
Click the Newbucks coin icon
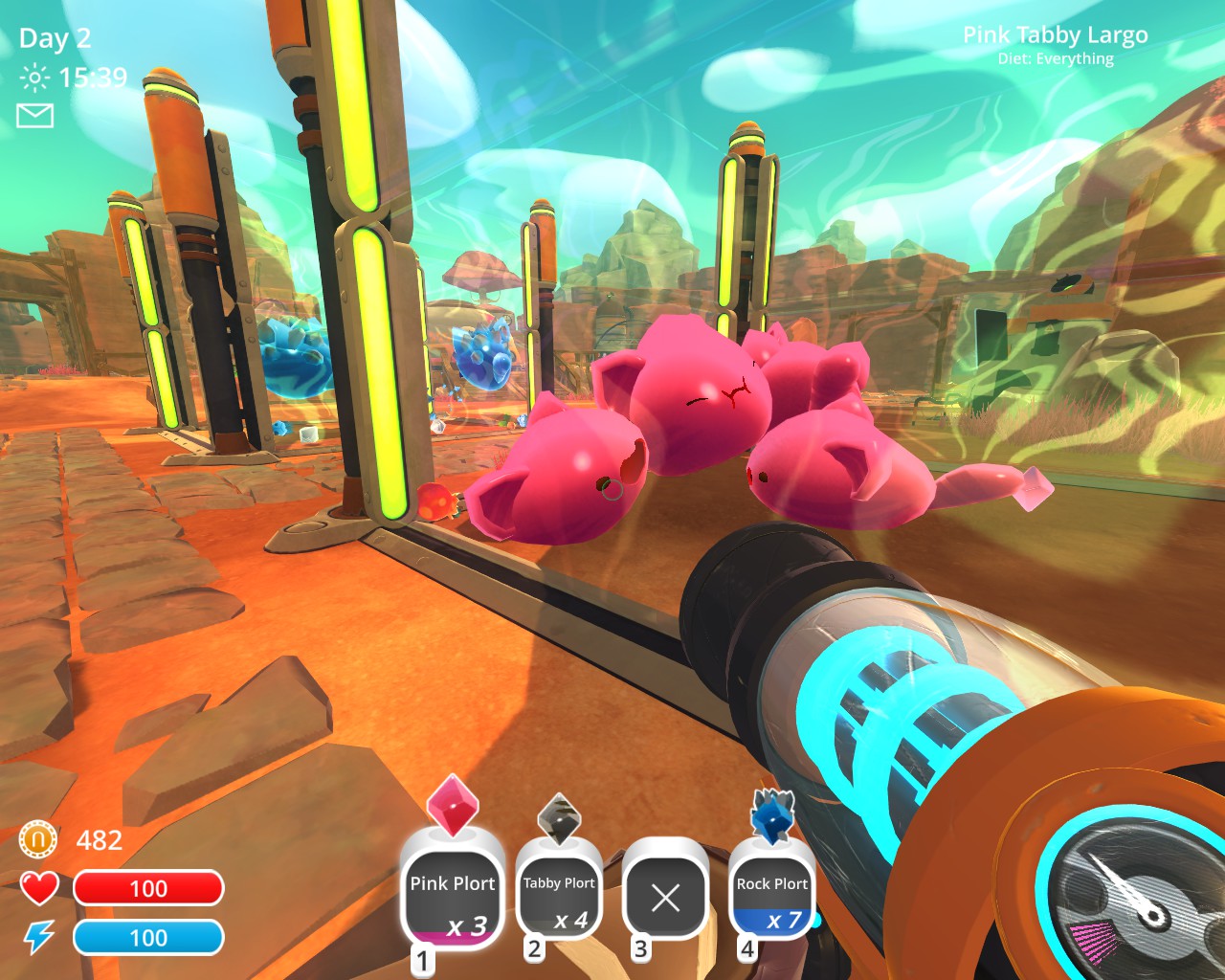[36, 840]
